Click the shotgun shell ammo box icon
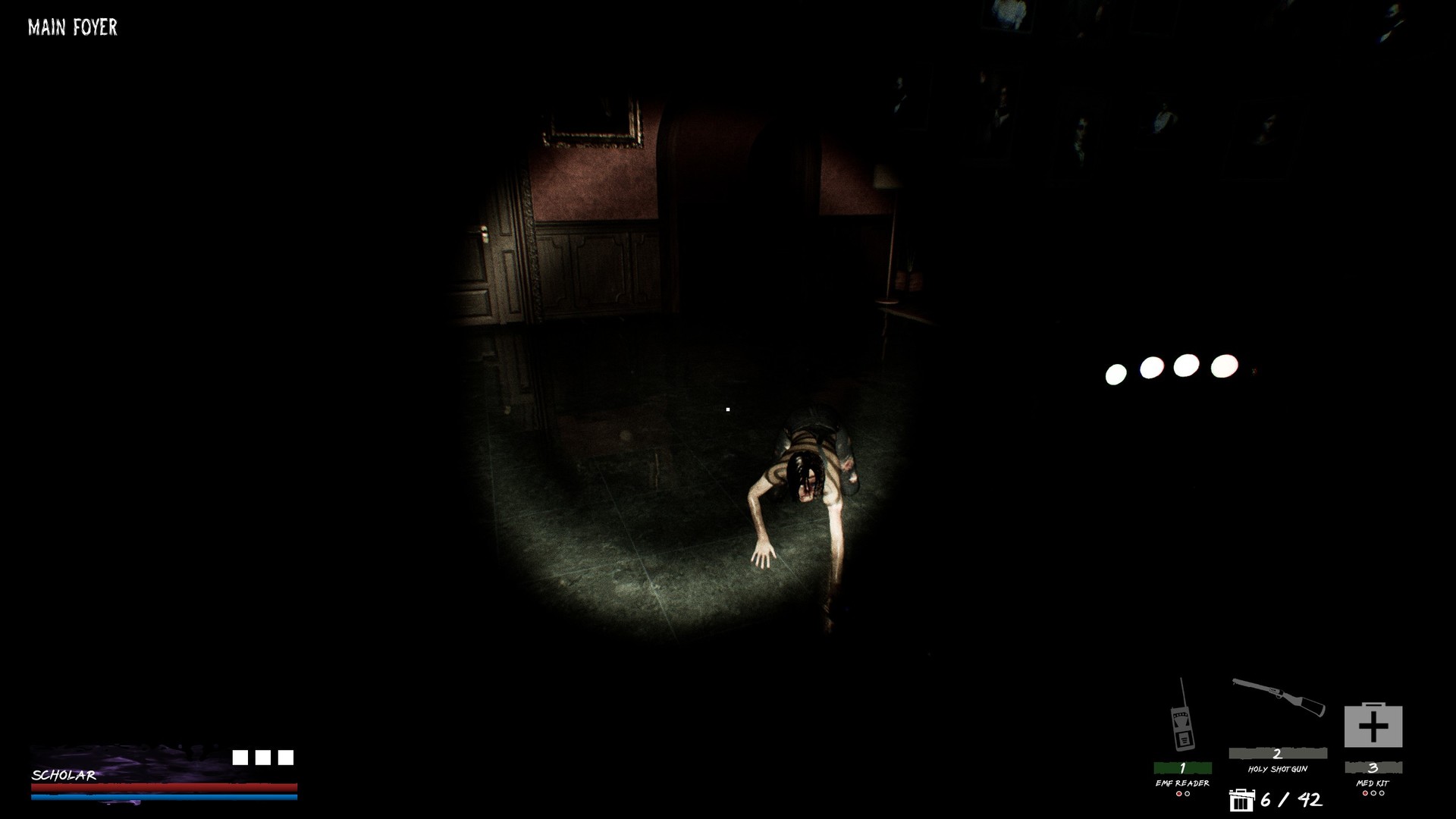Image resolution: width=1456 pixels, height=819 pixels. (1241, 800)
